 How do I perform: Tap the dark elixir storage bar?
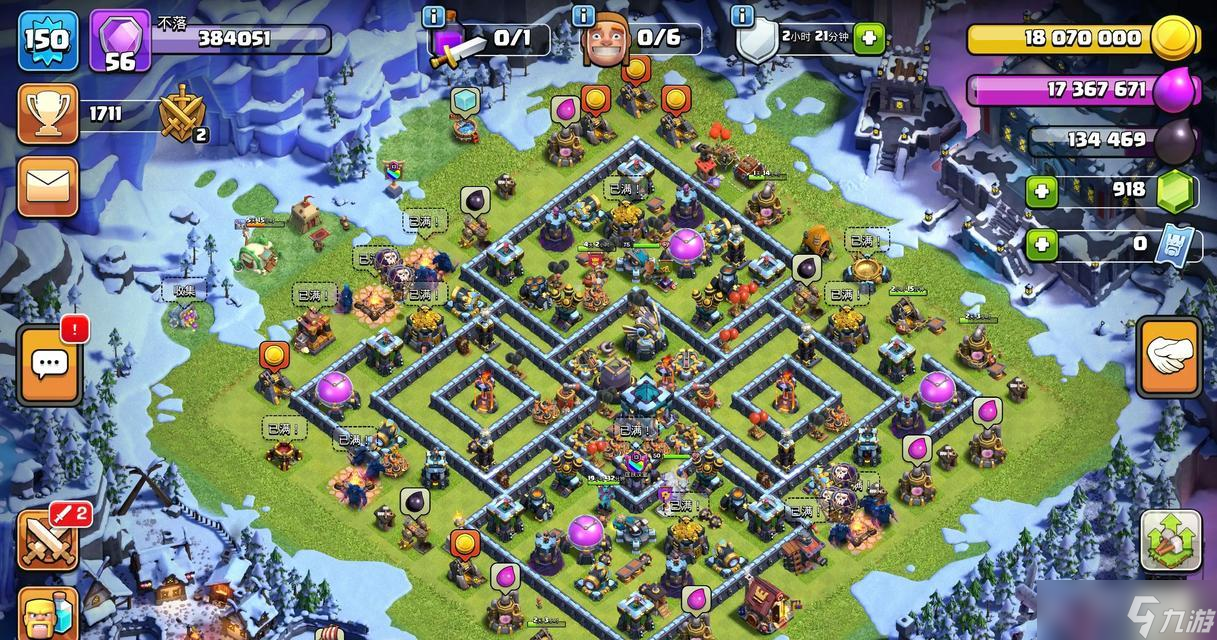pos(1090,140)
